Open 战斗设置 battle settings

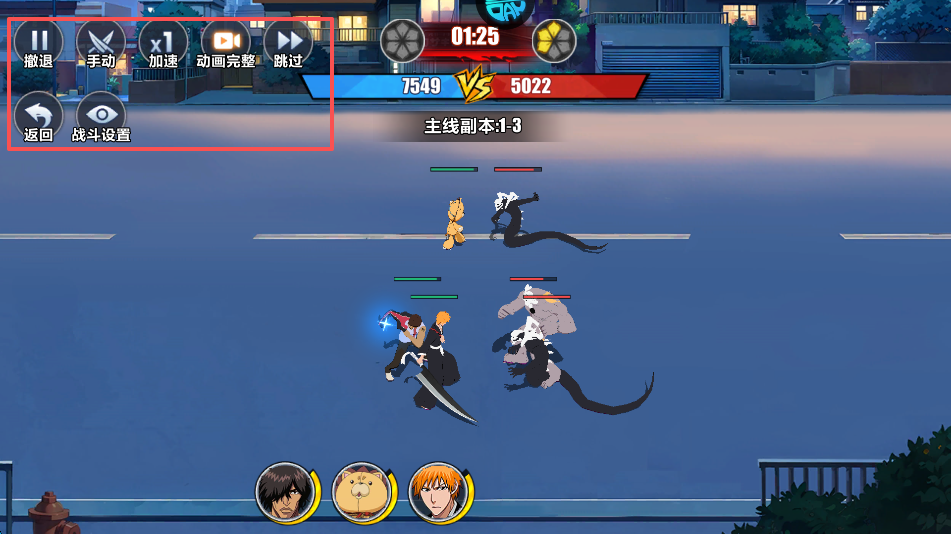(x=100, y=115)
